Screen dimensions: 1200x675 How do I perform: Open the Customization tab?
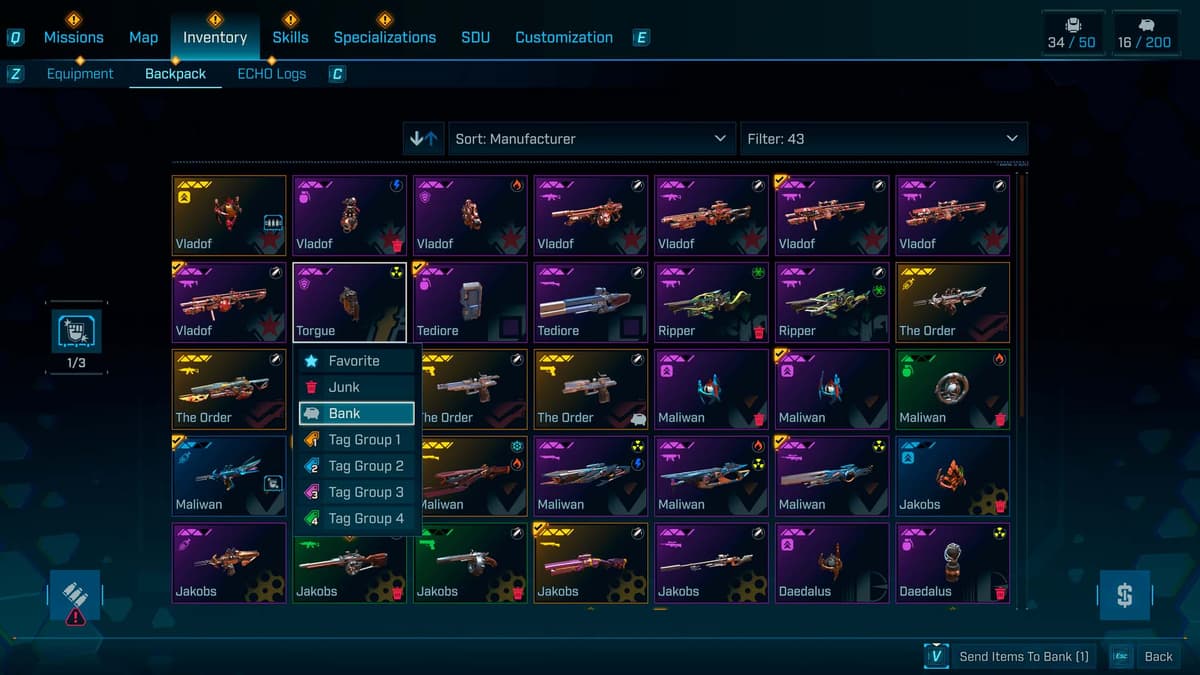(x=564, y=38)
